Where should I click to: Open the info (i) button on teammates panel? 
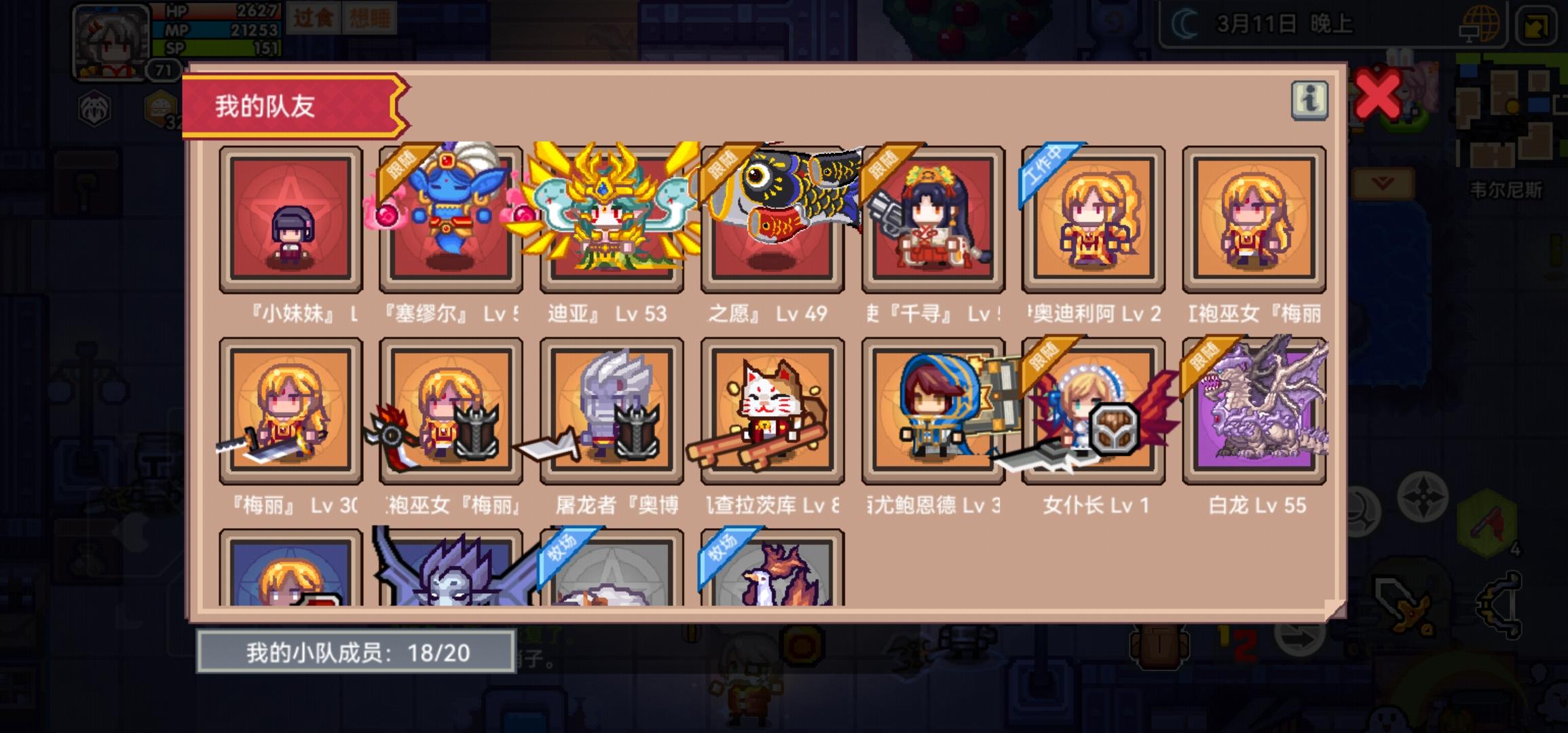(1309, 100)
